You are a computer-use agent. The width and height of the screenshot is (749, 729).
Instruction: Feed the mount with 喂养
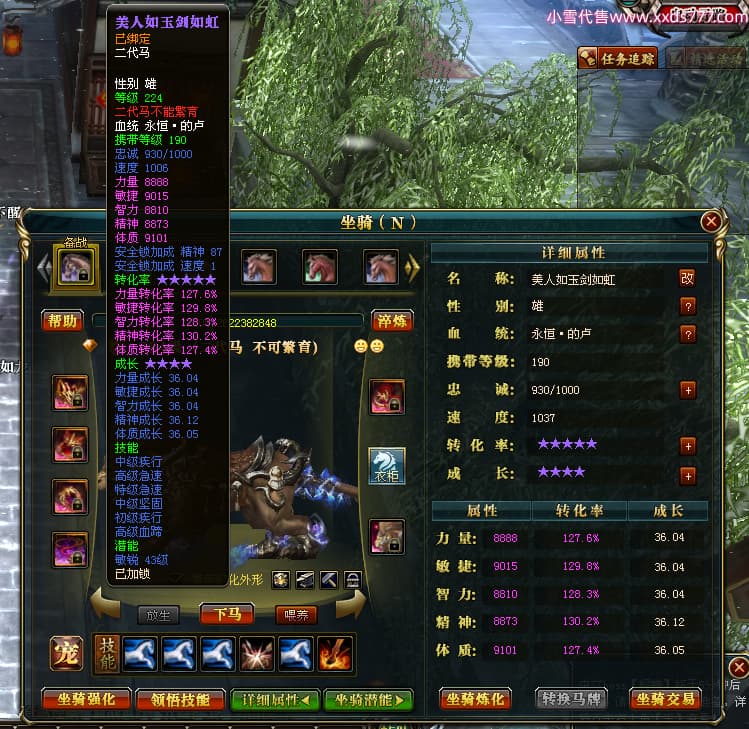[296, 614]
